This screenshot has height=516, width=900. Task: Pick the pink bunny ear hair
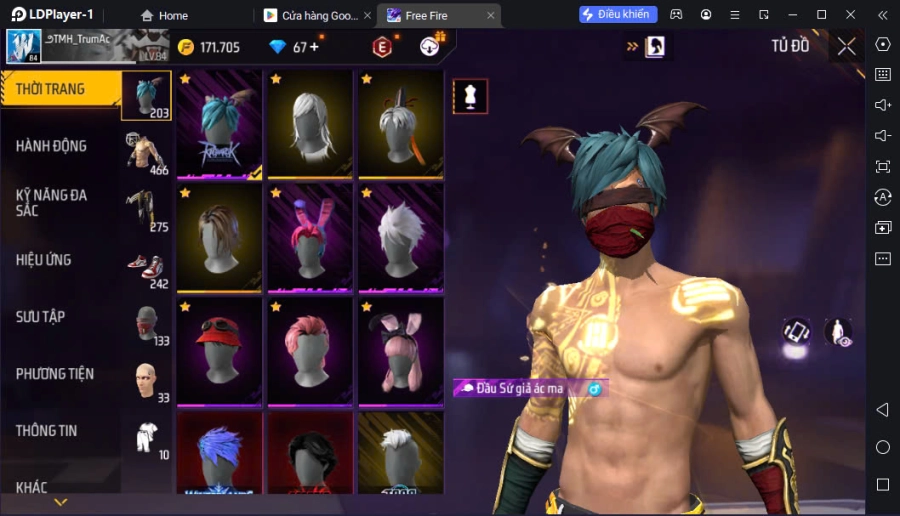click(x=310, y=237)
